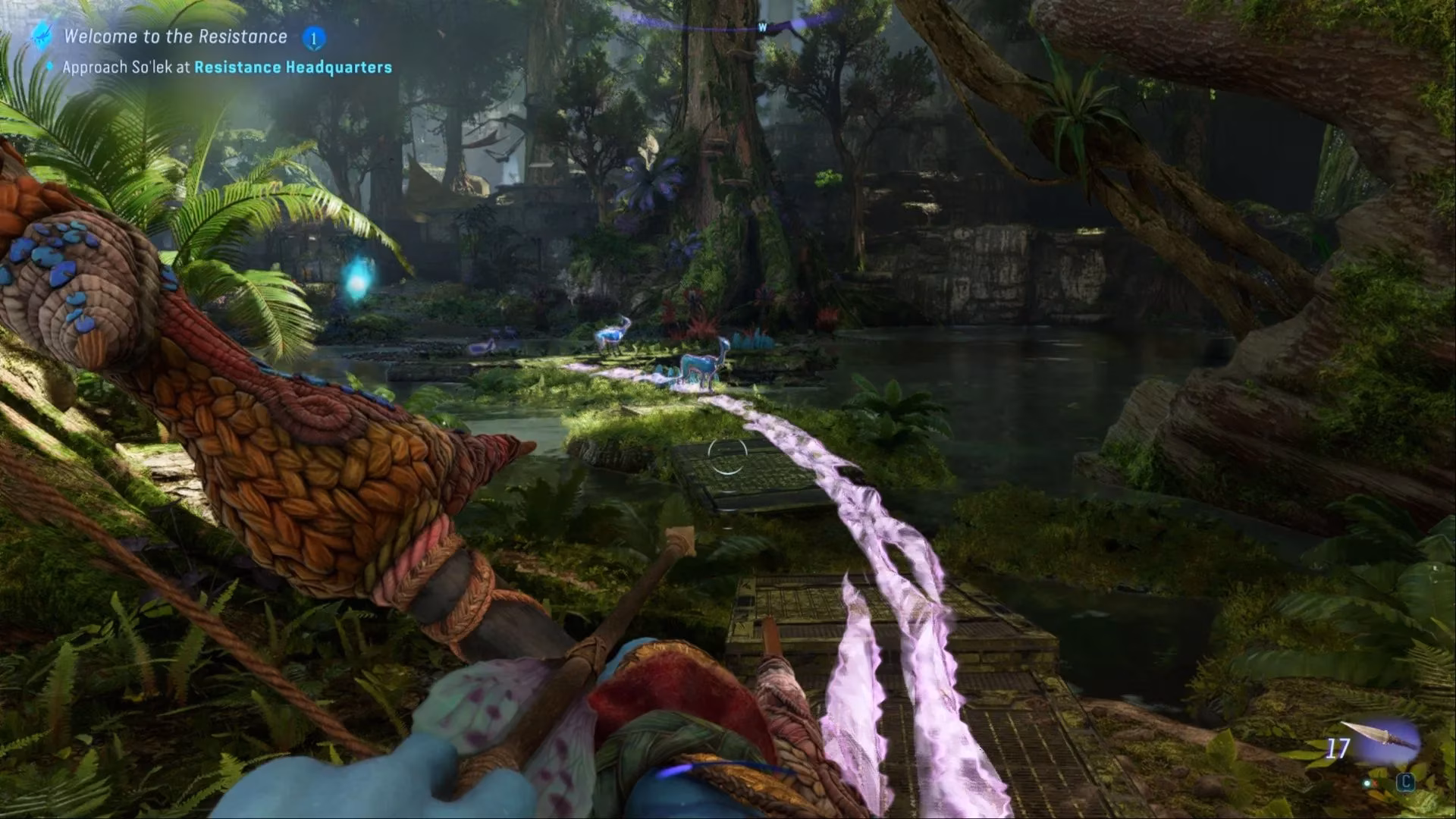Click the Approach So'lek objective line
This screenshot has width=1456, height=819.
coord(227,67)
